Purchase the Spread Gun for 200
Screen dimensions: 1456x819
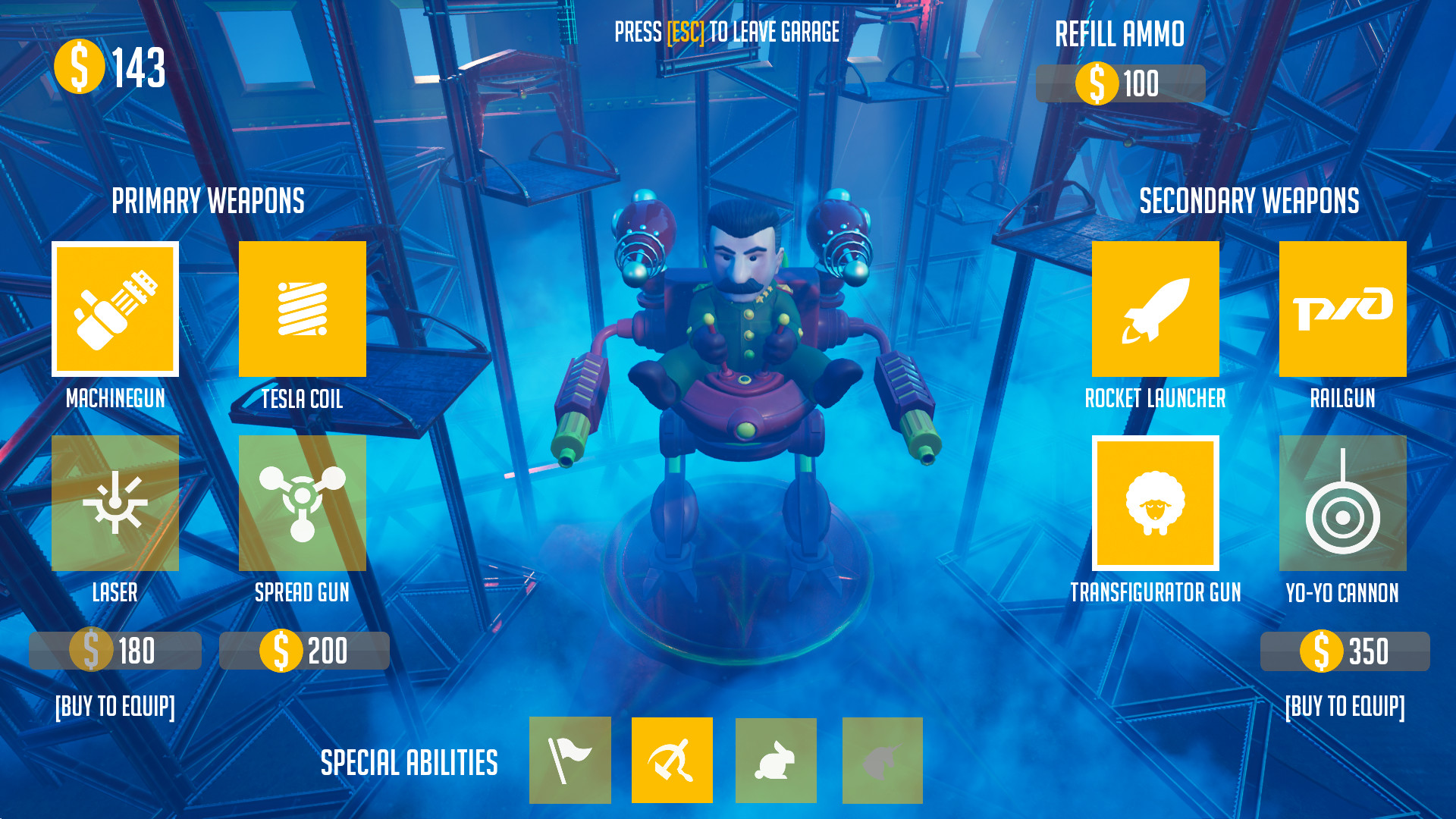pos(303,650)
